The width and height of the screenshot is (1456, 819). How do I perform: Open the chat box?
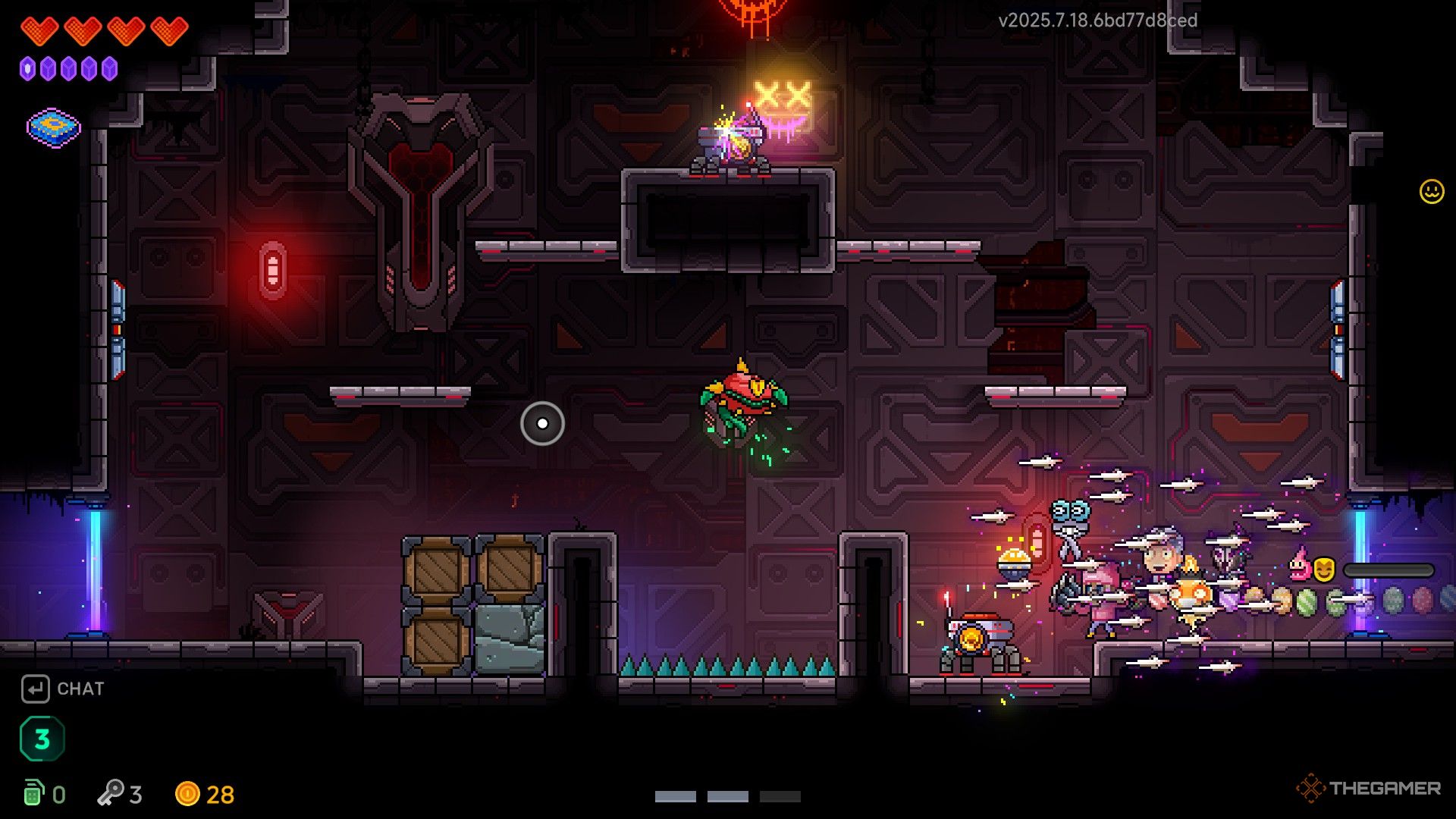pos(63,689)
